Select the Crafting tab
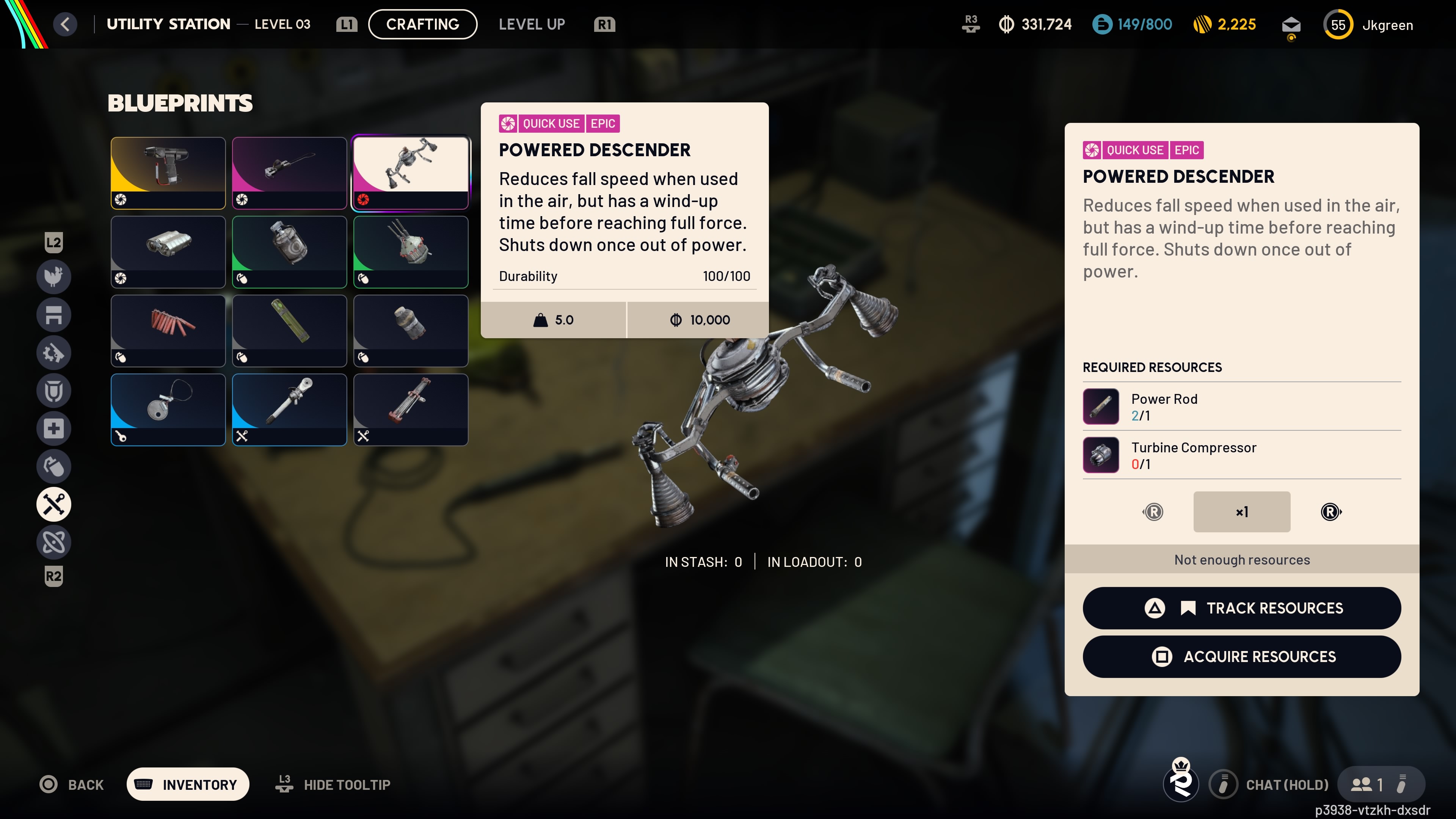The height and width of the screenshot is (819, 1456). [422, 24]
